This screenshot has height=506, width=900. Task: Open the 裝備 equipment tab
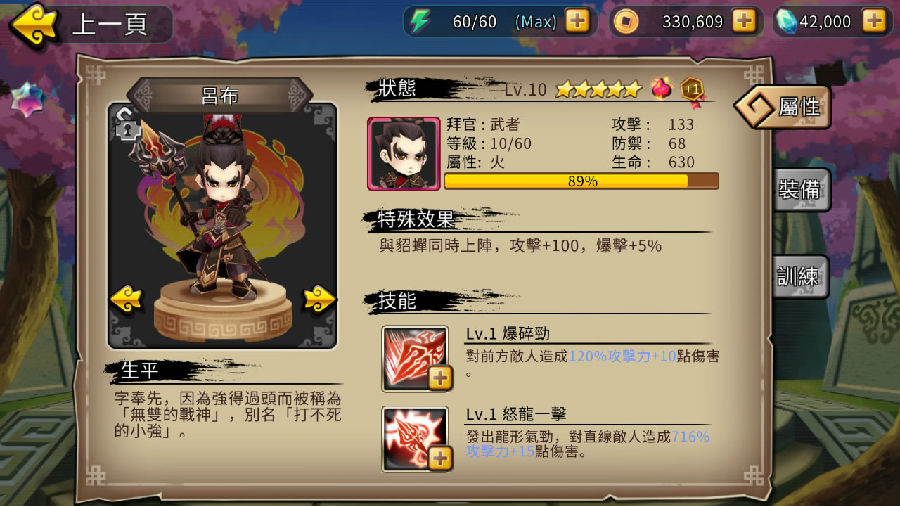click(x=802, y=190)
